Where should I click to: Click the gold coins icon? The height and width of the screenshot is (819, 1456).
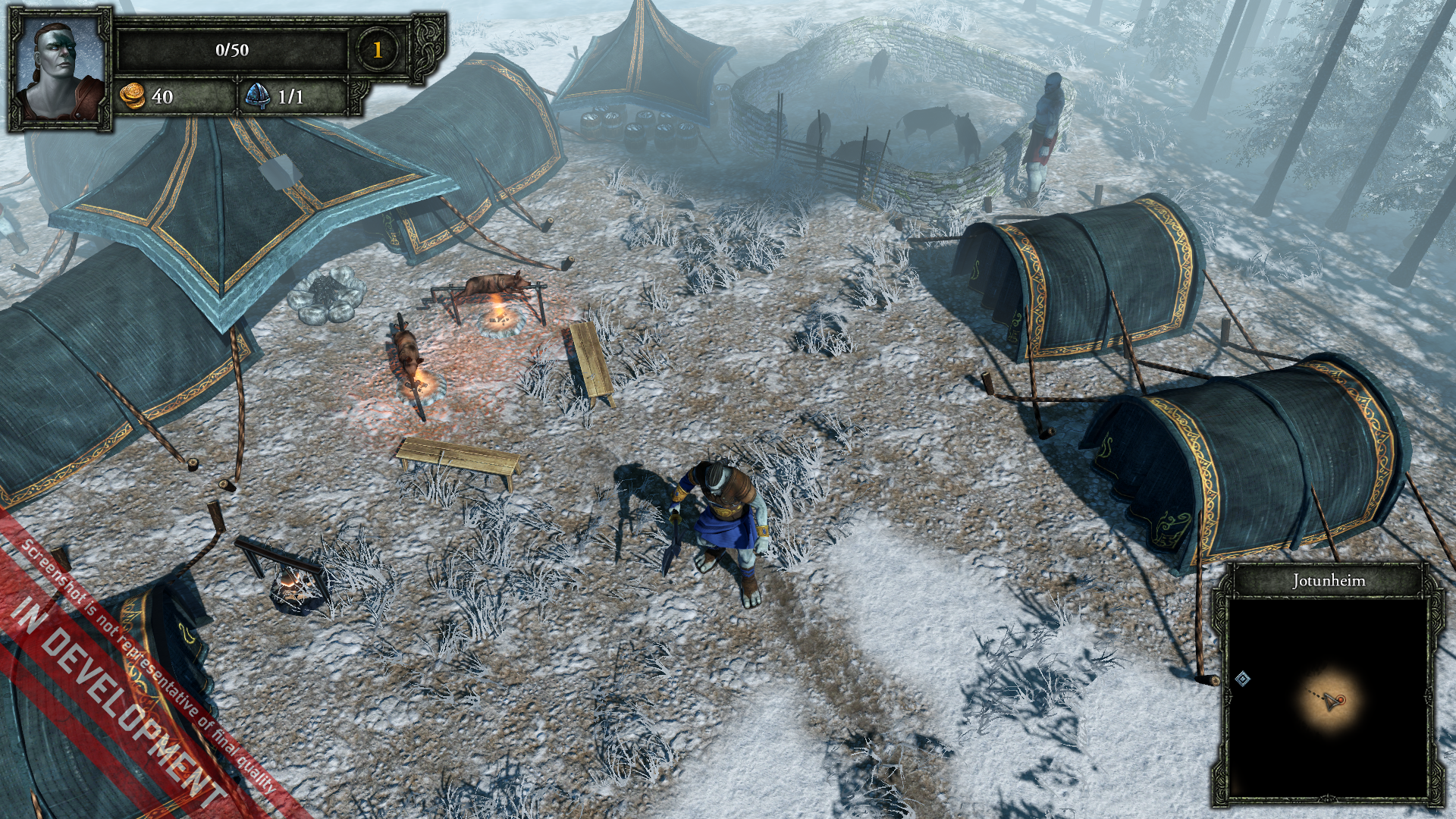pyautogui.click(x=133, y=96)
